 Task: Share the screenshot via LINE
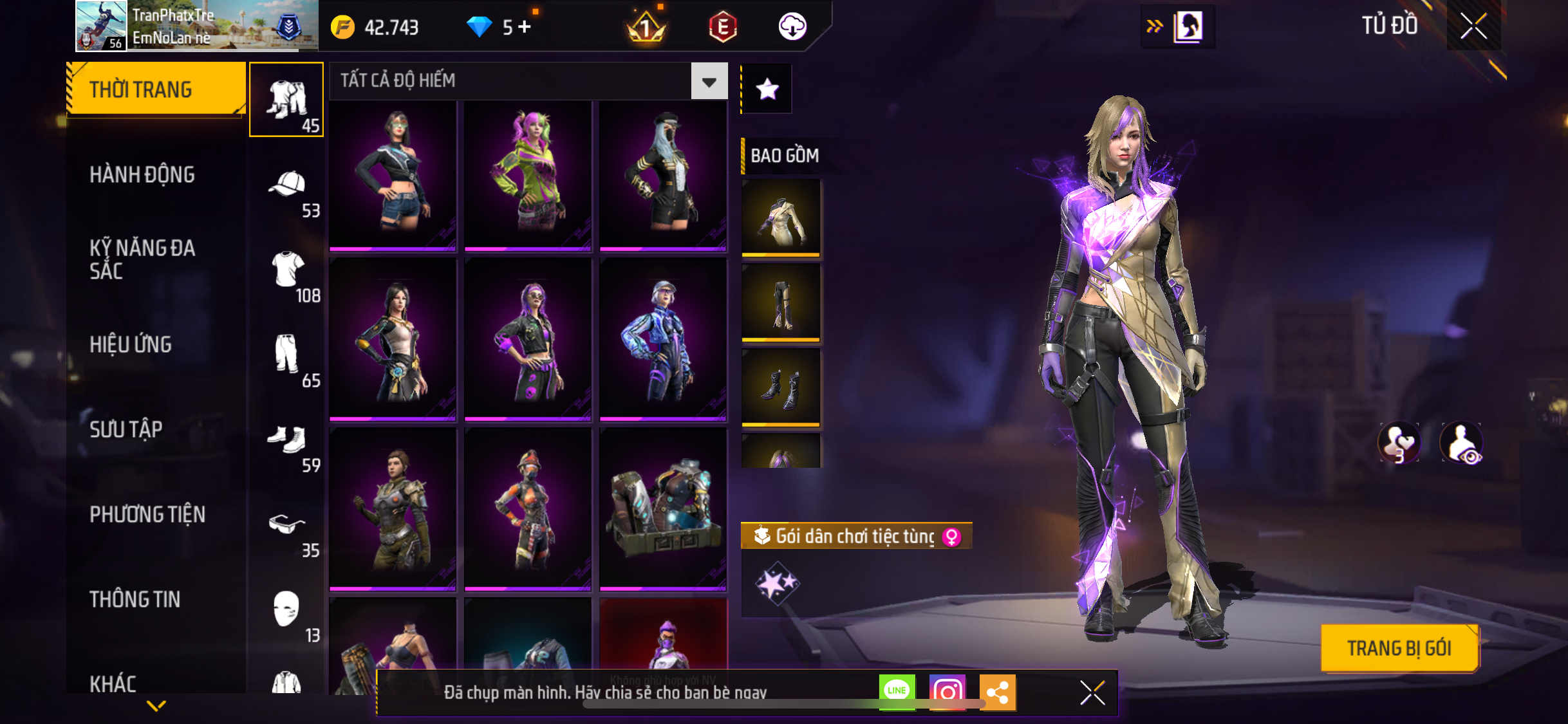[897, 692]
